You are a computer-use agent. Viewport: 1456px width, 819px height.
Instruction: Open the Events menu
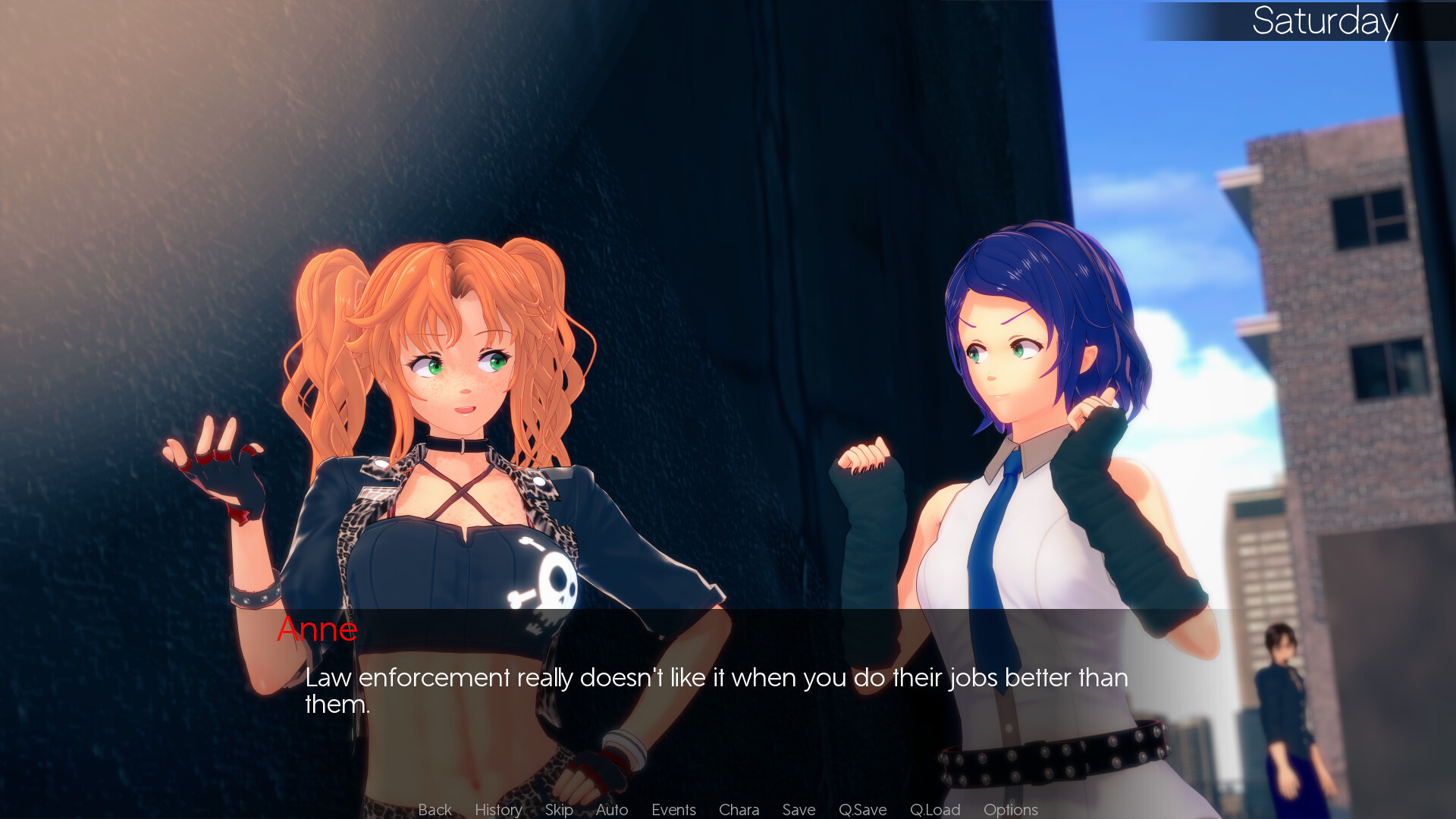click(673, 810)
